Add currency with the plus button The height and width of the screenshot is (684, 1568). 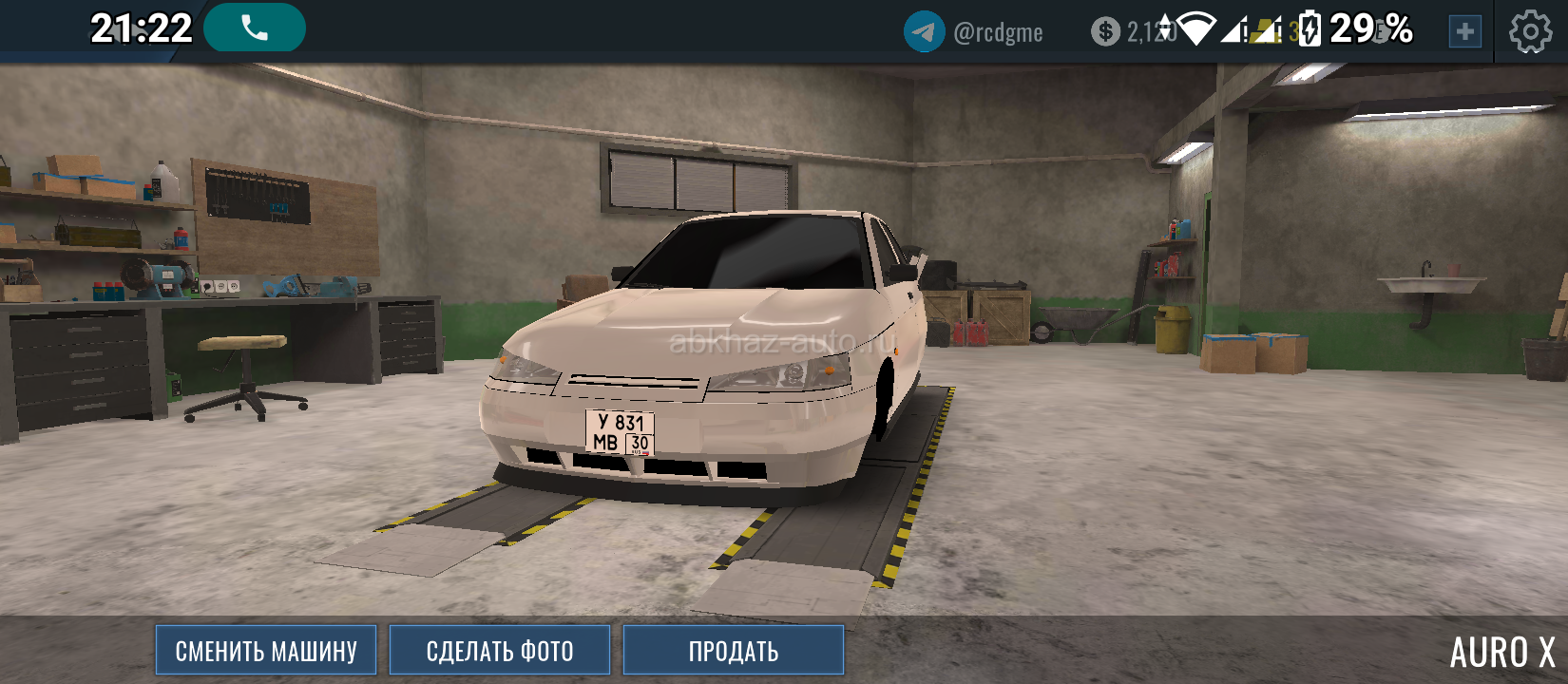1464,32
